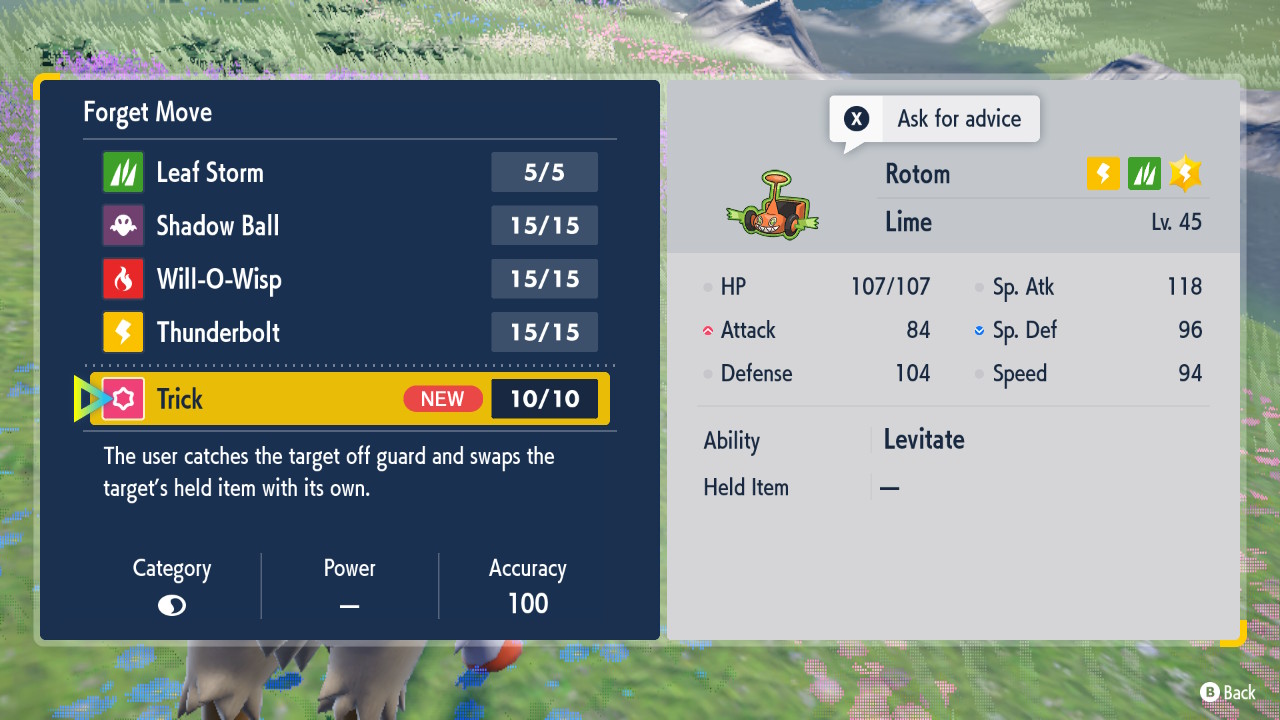
Task: Choose the new move Trick
Action: 350,399
